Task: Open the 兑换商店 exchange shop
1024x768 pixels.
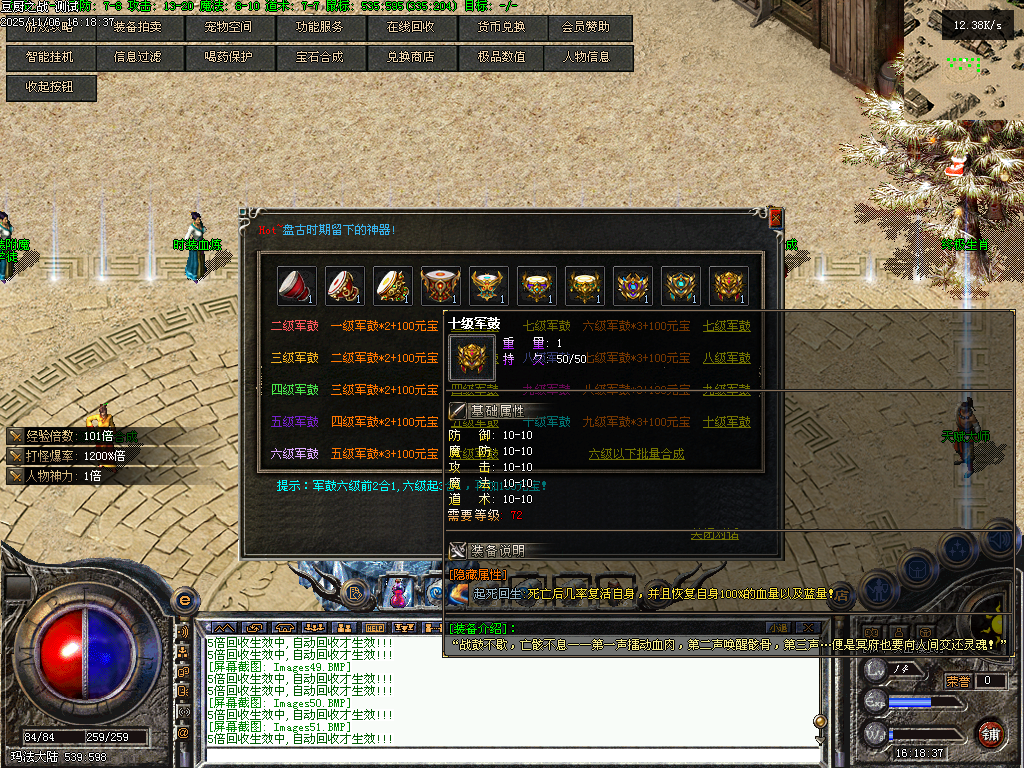Action: click(x=410, y=57)
